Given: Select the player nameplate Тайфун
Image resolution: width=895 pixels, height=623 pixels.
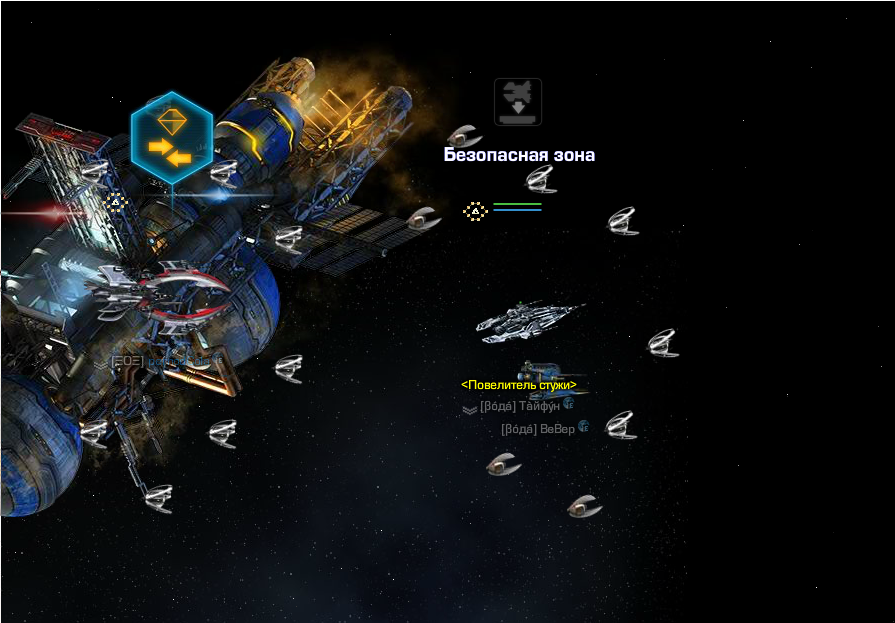Looking at the screenshot, I should (519, 407).
